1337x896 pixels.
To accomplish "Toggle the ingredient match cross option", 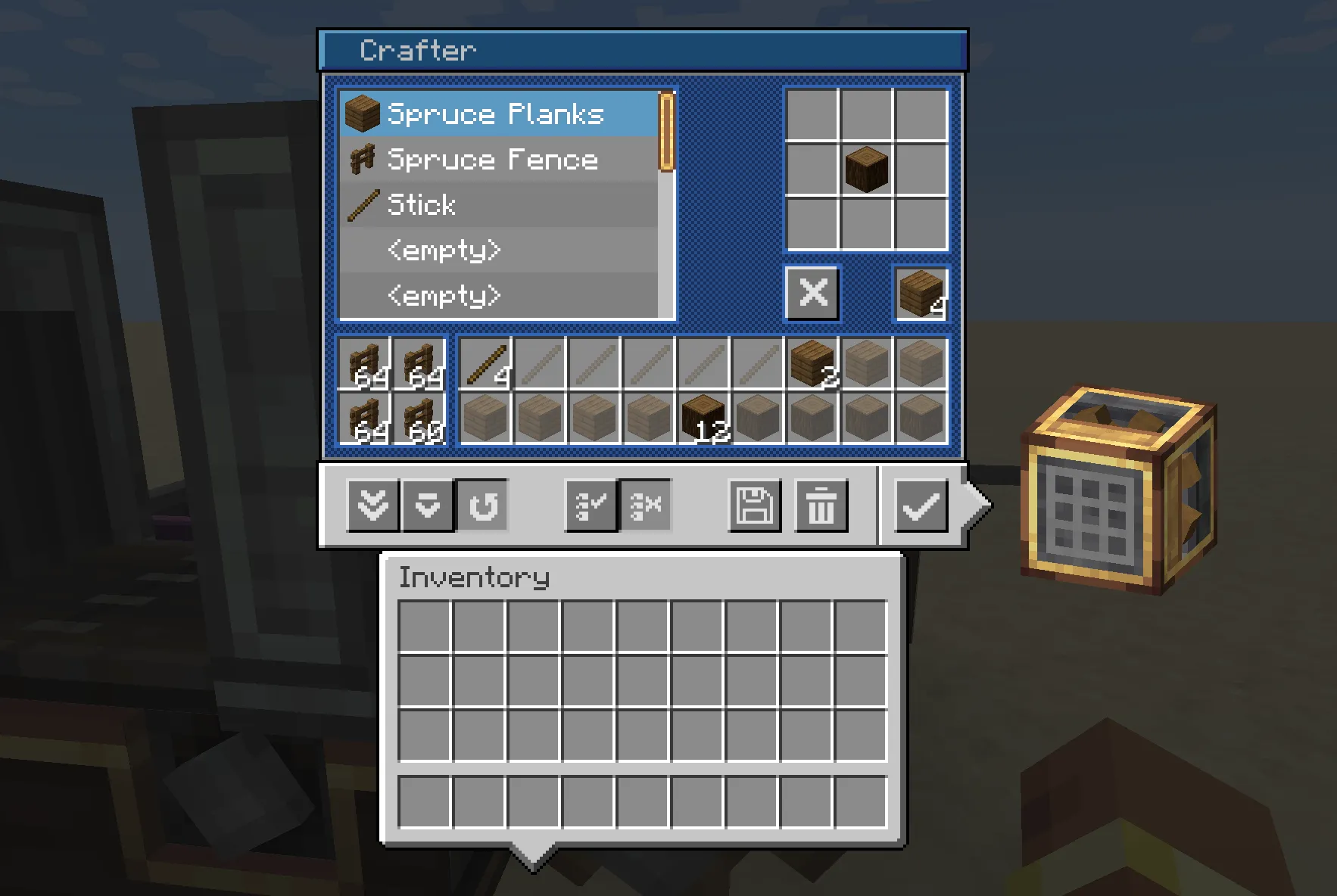I will 645,506.
